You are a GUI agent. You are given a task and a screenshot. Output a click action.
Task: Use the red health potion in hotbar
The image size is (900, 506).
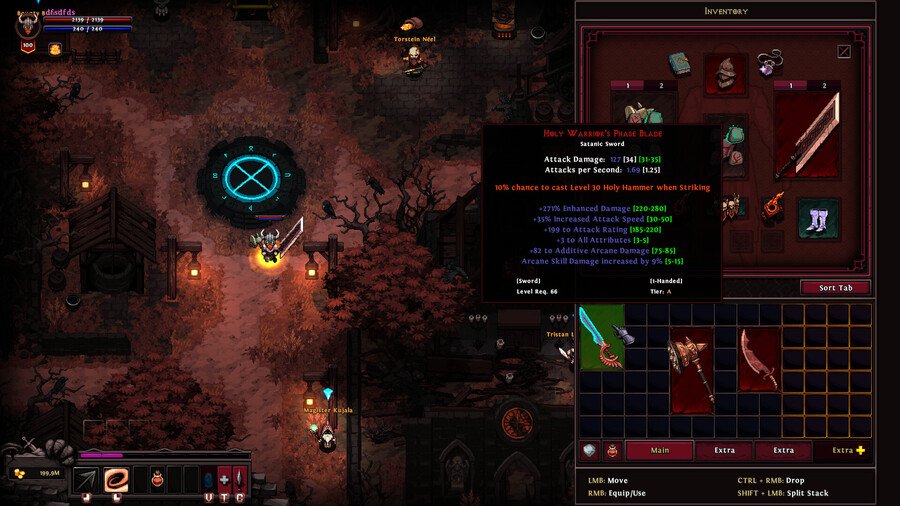(x=158, y=480)
